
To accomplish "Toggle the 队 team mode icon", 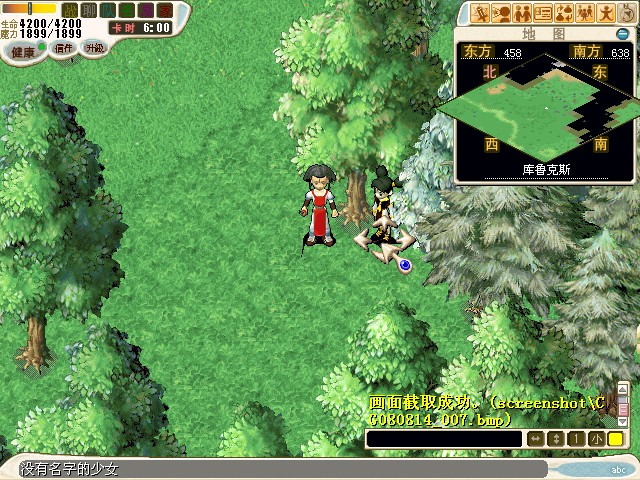I will click(x=106, y=10).
